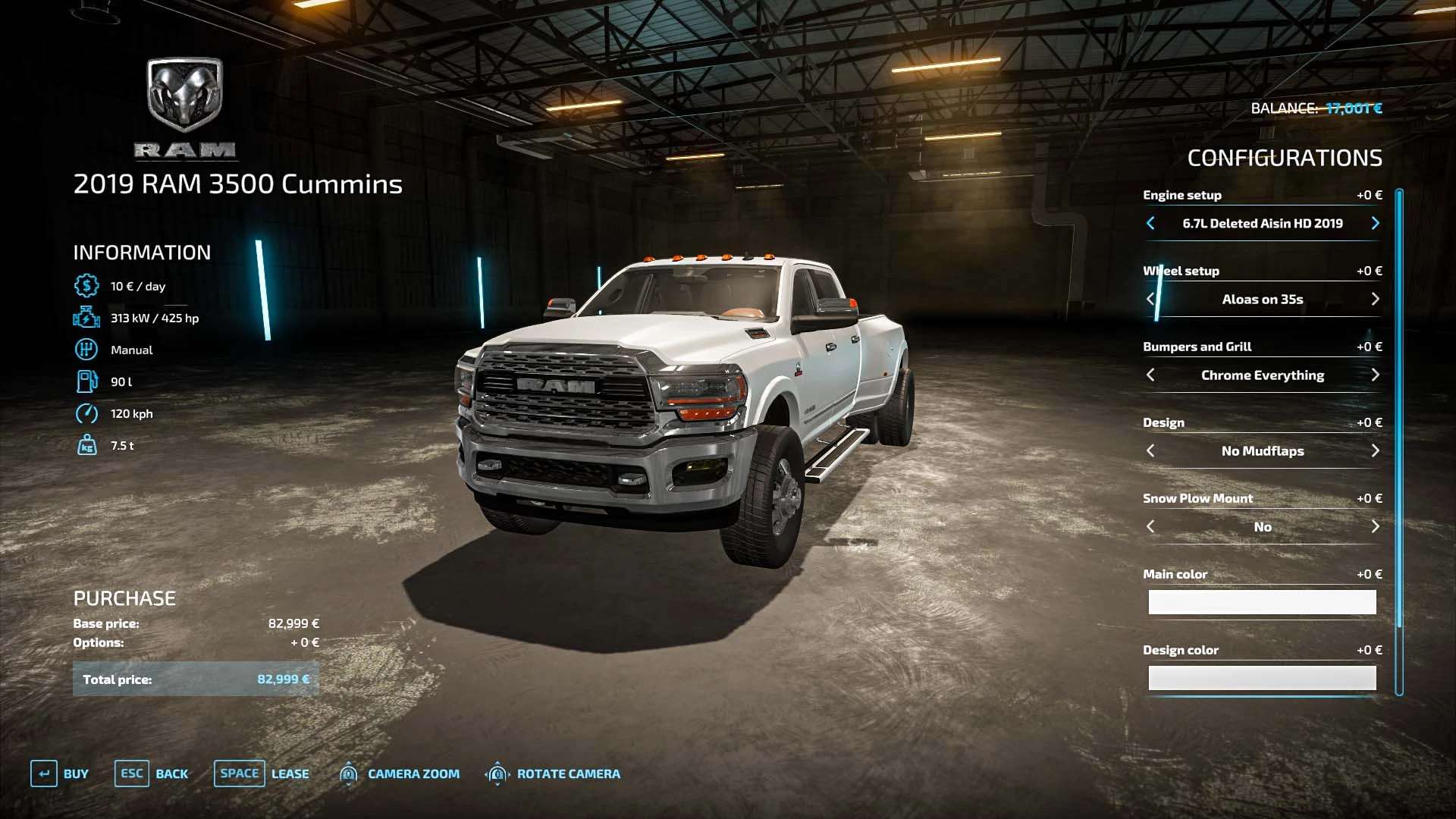
Task: Go back with the Back button
Action: (x=152, y=773)
